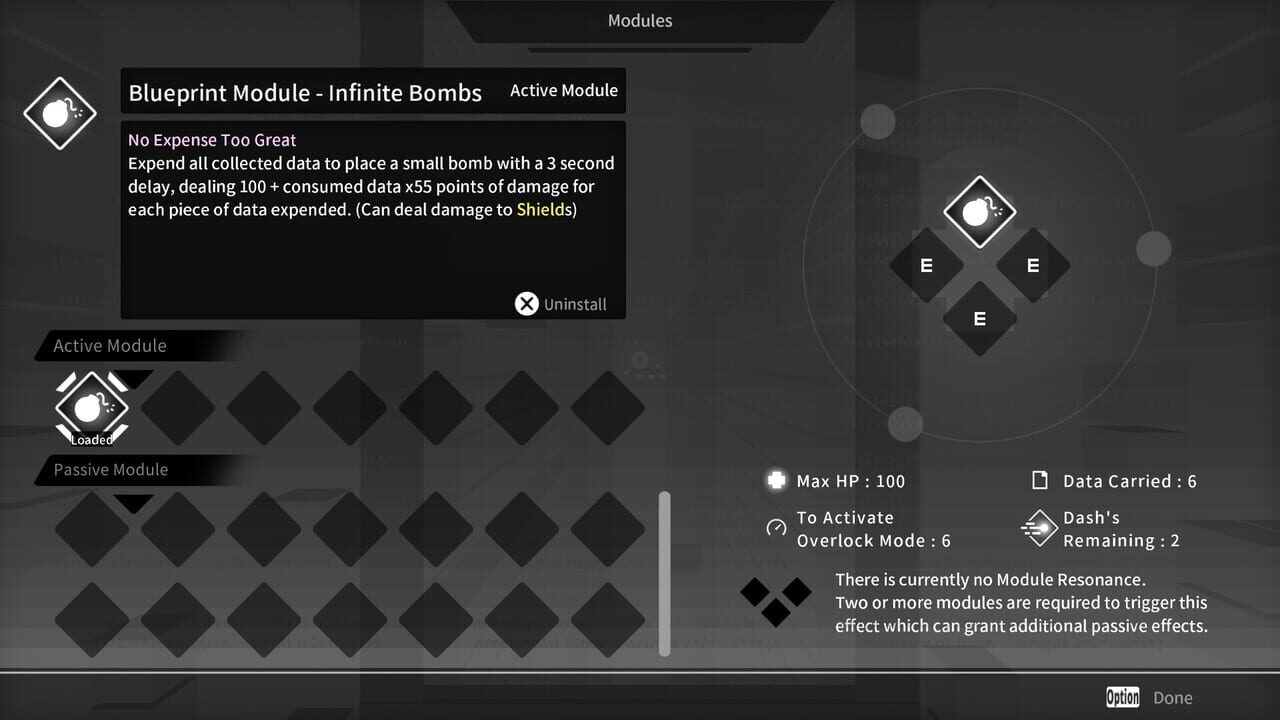Click the X icon next to Uninstall

(527, 303)
